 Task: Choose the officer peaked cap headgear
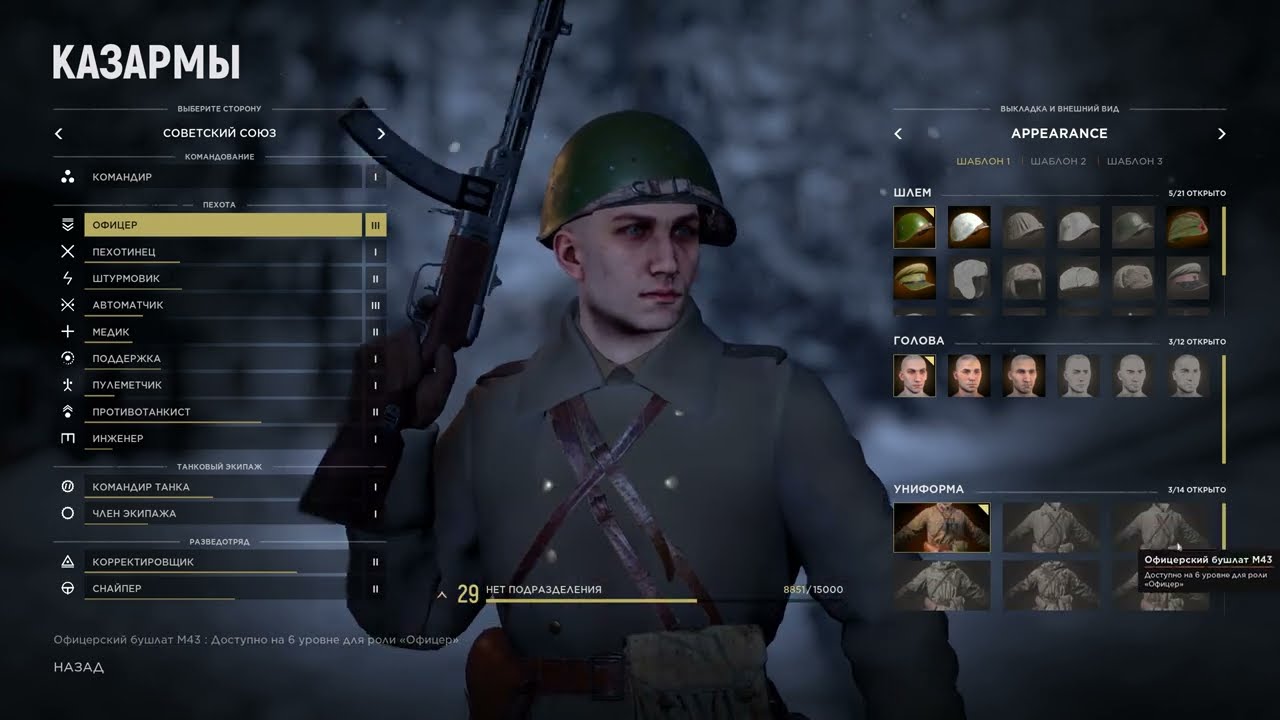(x=914, y=277)
